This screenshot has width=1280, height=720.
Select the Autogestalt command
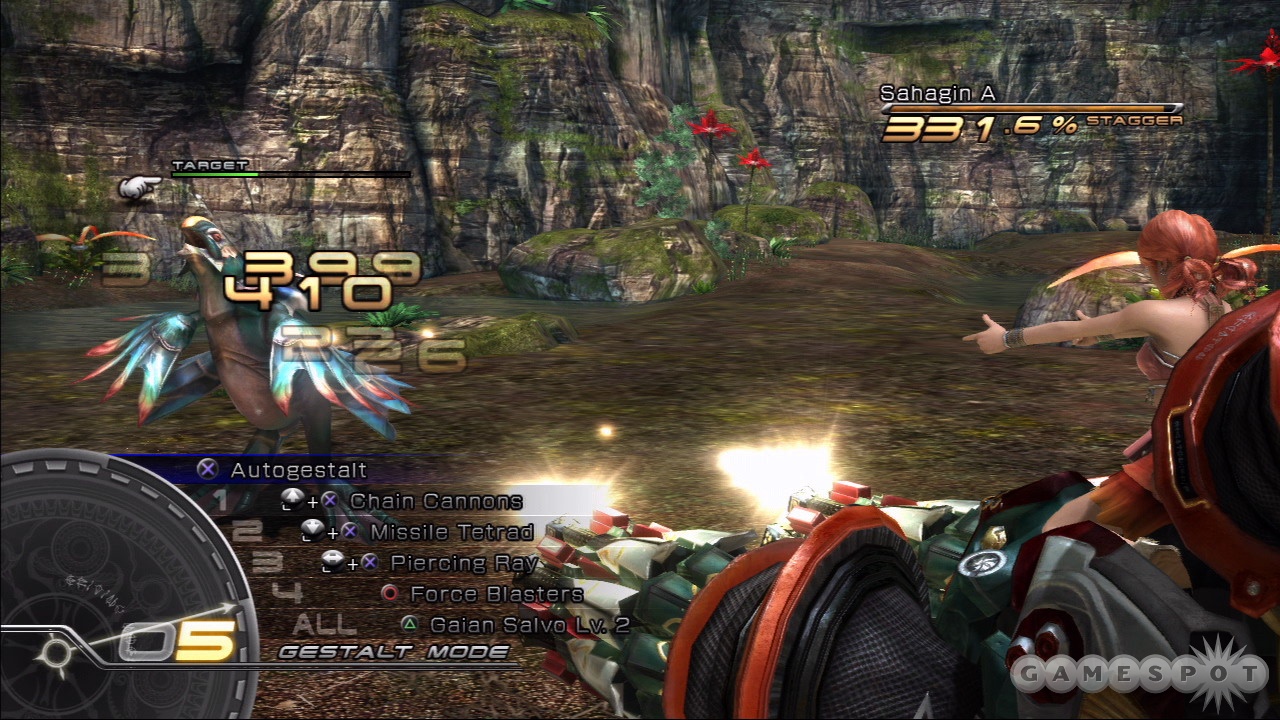coord(297,469)
